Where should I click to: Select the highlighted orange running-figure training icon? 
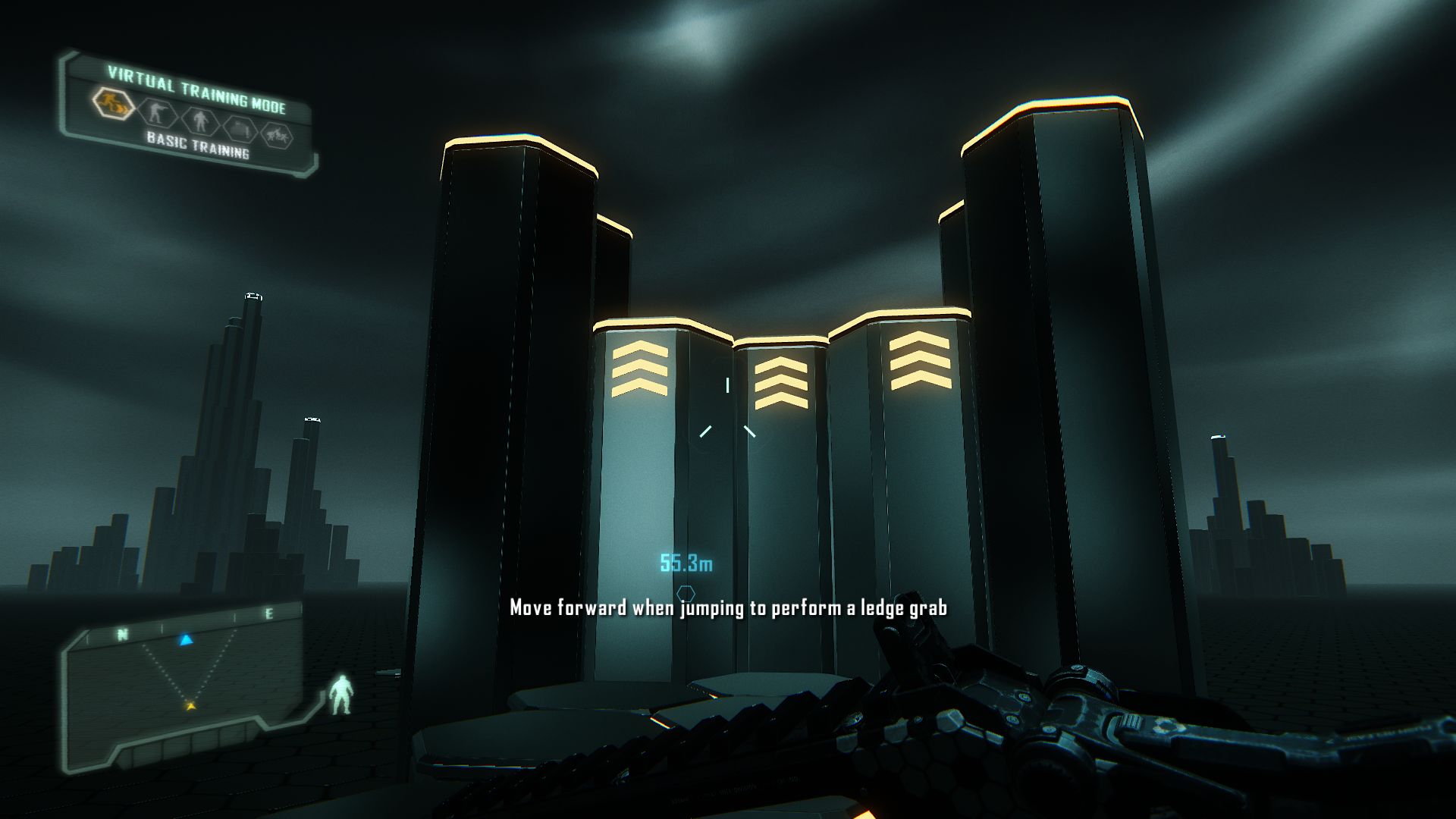coord(114,105)
